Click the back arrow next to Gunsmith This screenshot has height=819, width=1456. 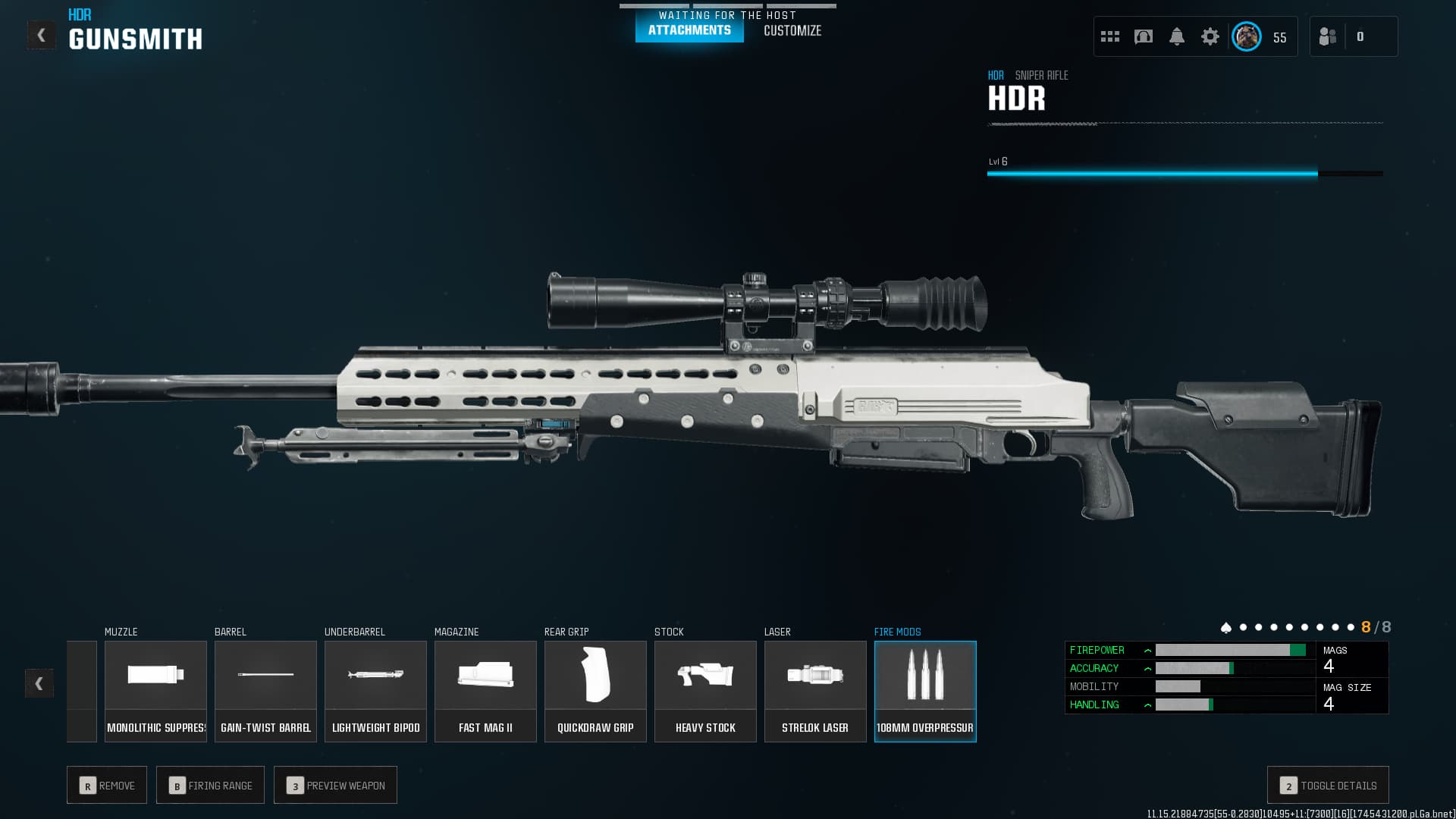(x=42, y=33)
